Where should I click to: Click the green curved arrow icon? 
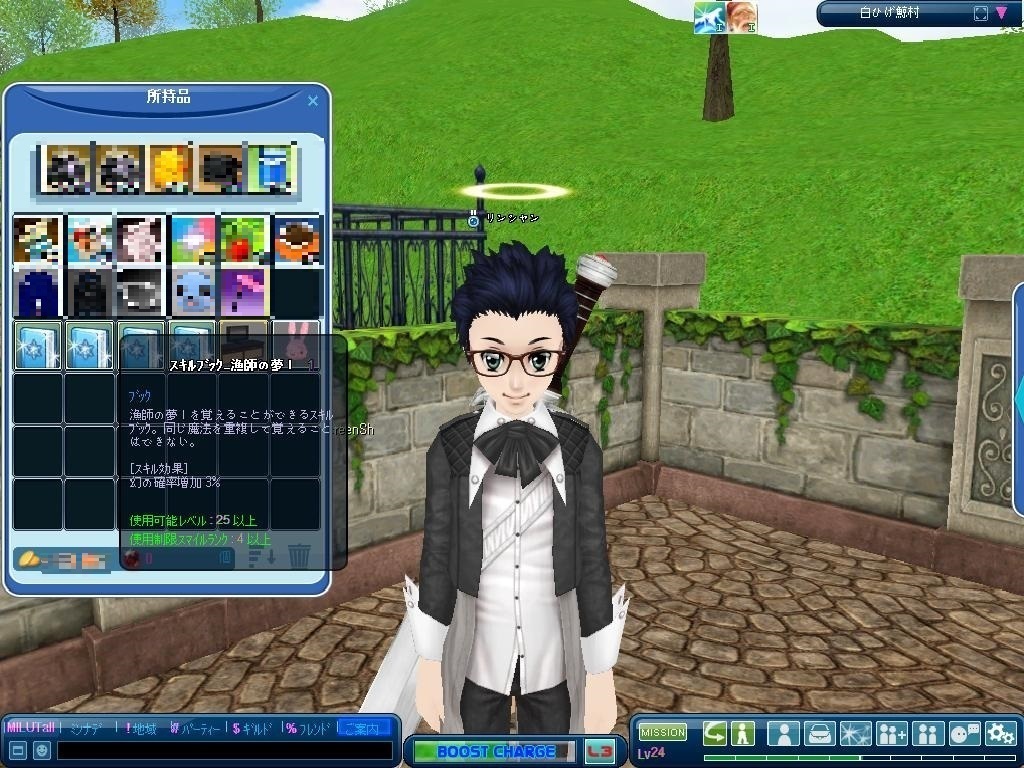pyautogui.click(x=714, y=733)
